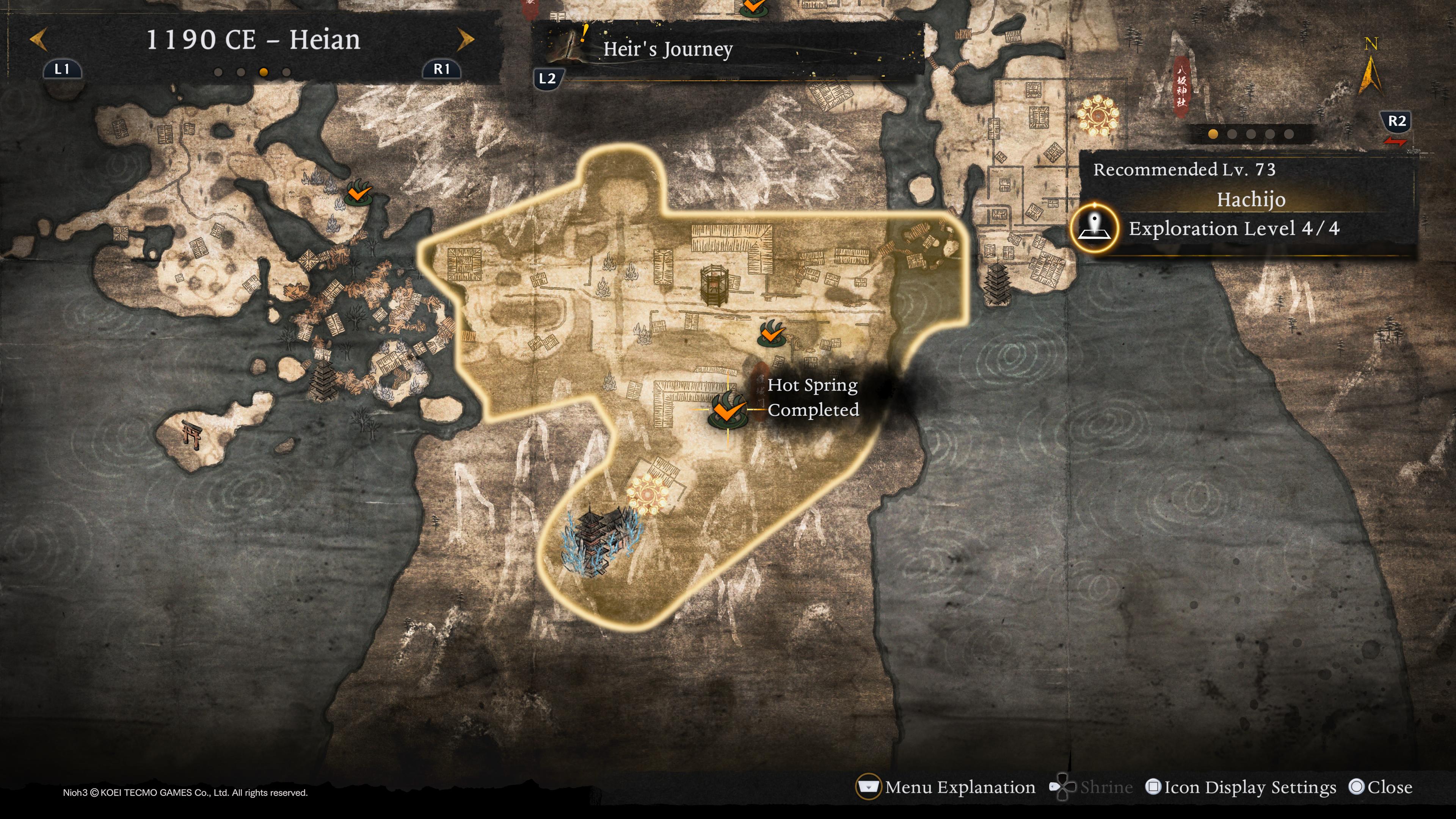Image resolution: width=1456 pixels, height=819 pixels.
Task: Open Icon Display Settings
Action: tap(1241, 788)
